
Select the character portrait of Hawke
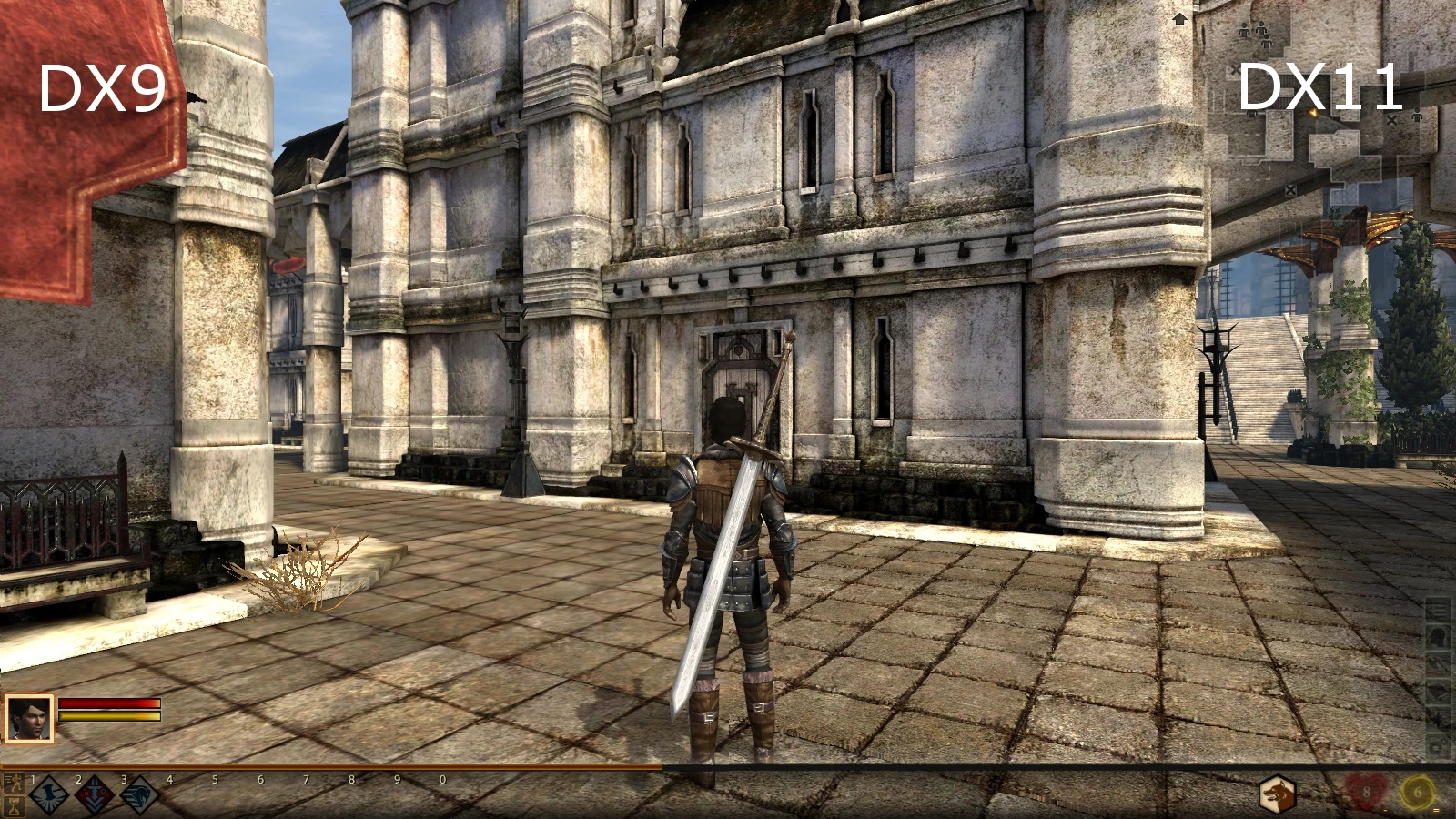click(x=27, y=719)
